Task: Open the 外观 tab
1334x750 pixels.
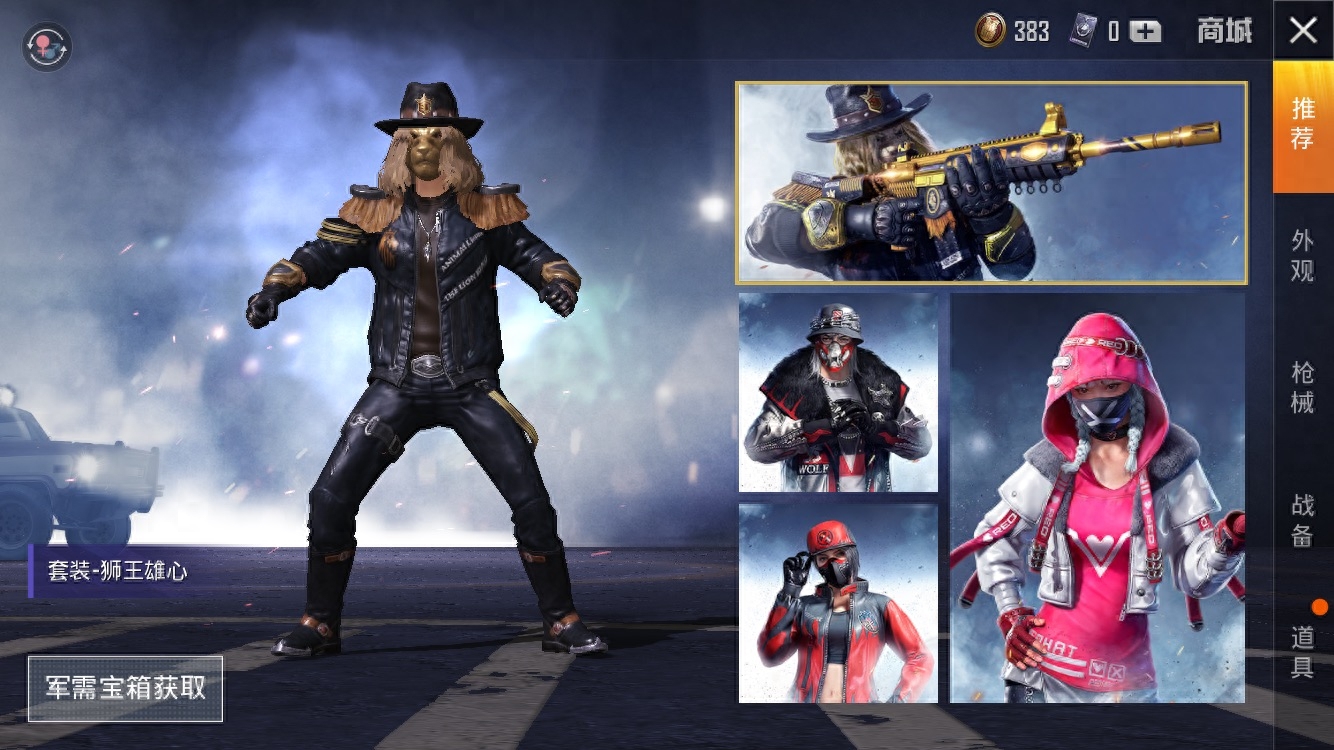Action: coord(1303,255)
